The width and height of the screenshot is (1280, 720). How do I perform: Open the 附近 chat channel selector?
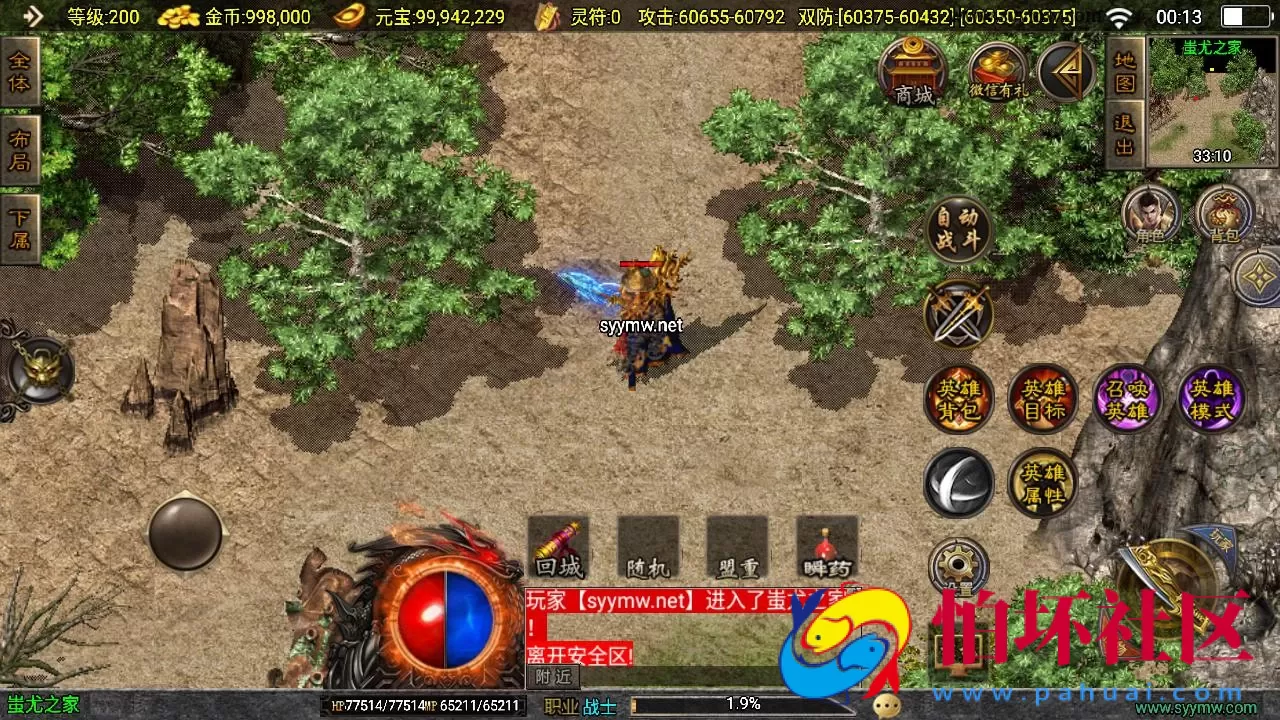coord(552,676)
